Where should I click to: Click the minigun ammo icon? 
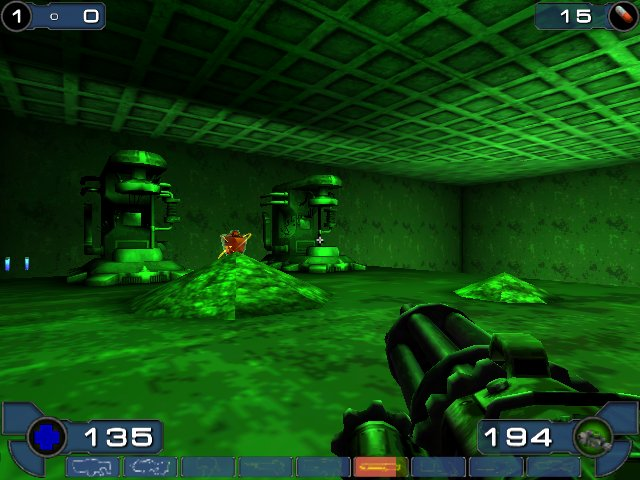(592, 437)
